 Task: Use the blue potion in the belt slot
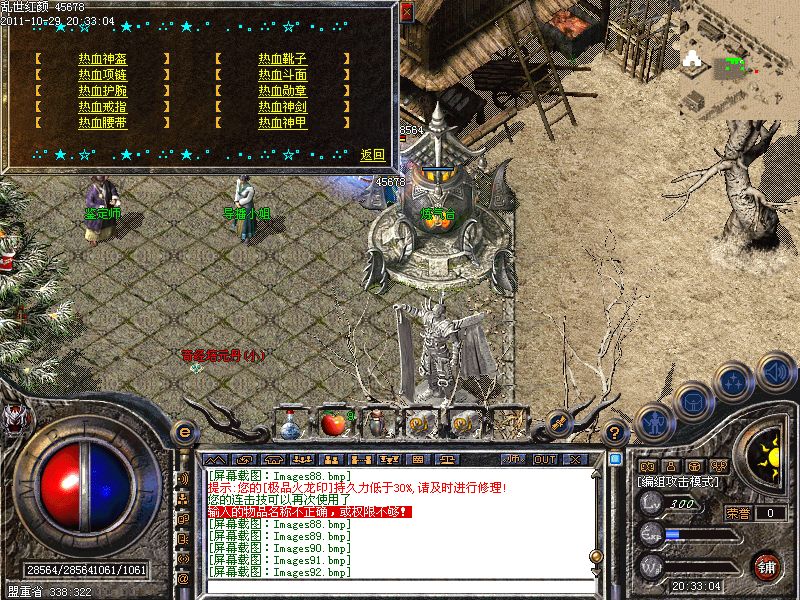290,425
